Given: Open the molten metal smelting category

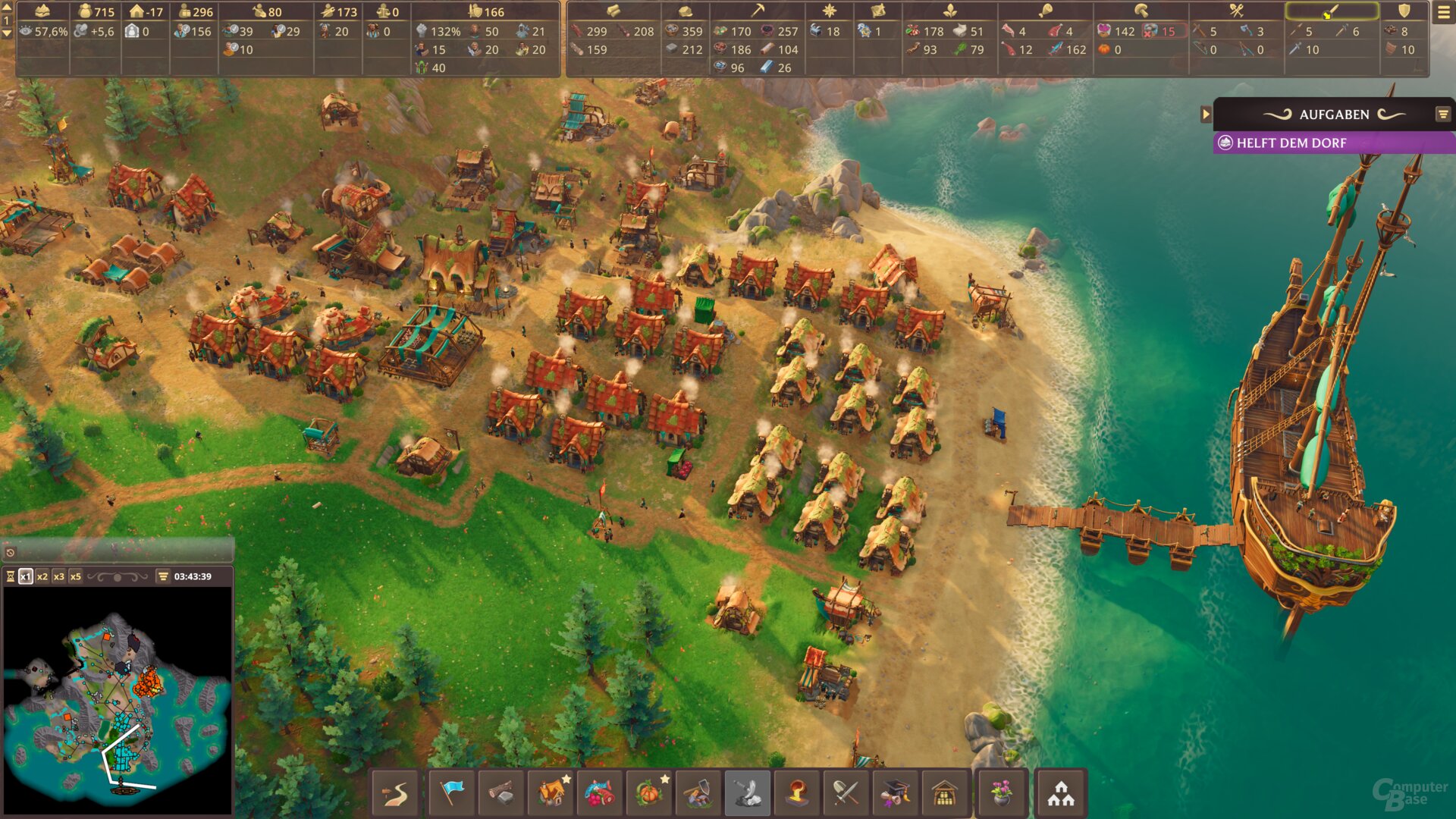Looking at the screenshot, I should click(x=797, y=793).
